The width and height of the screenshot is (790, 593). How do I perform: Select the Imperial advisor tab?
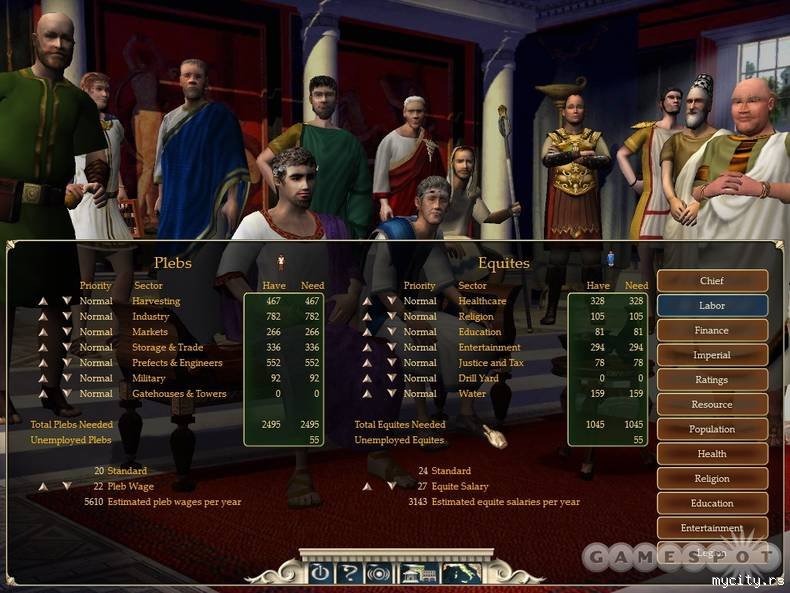click(712, 355)
